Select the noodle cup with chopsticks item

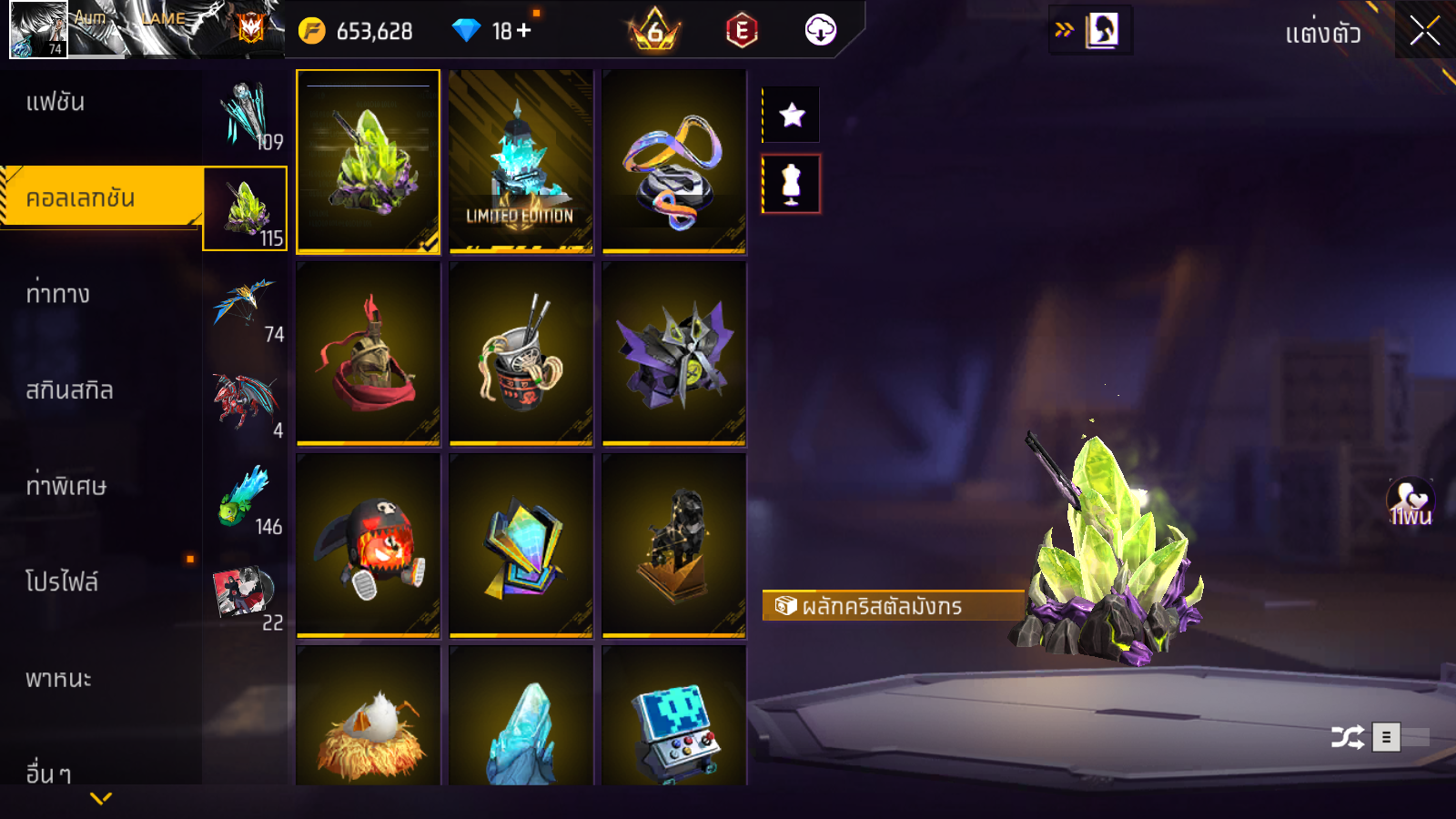point(521,354)
